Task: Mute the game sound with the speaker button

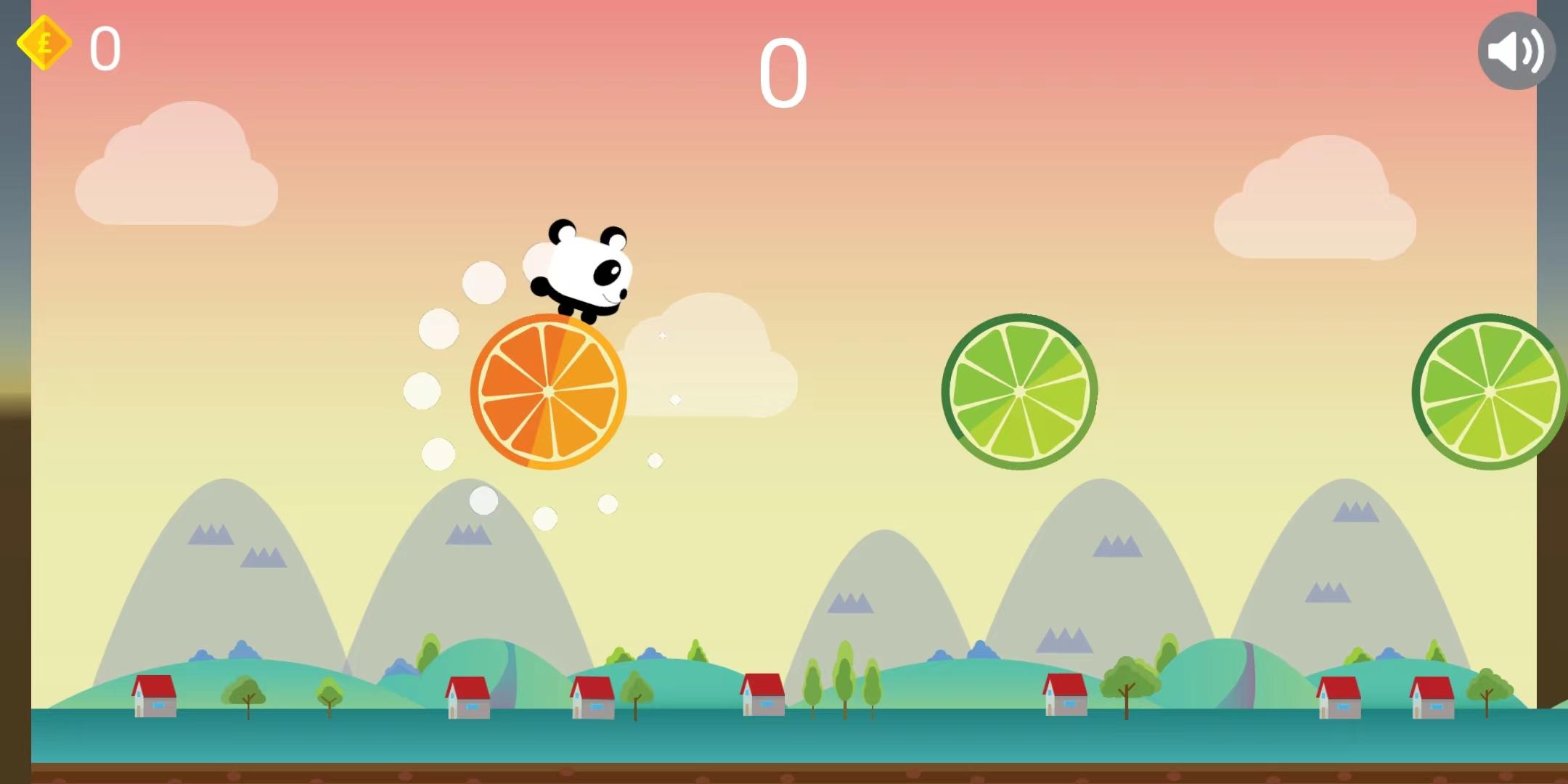Action: click(1515, 49)
